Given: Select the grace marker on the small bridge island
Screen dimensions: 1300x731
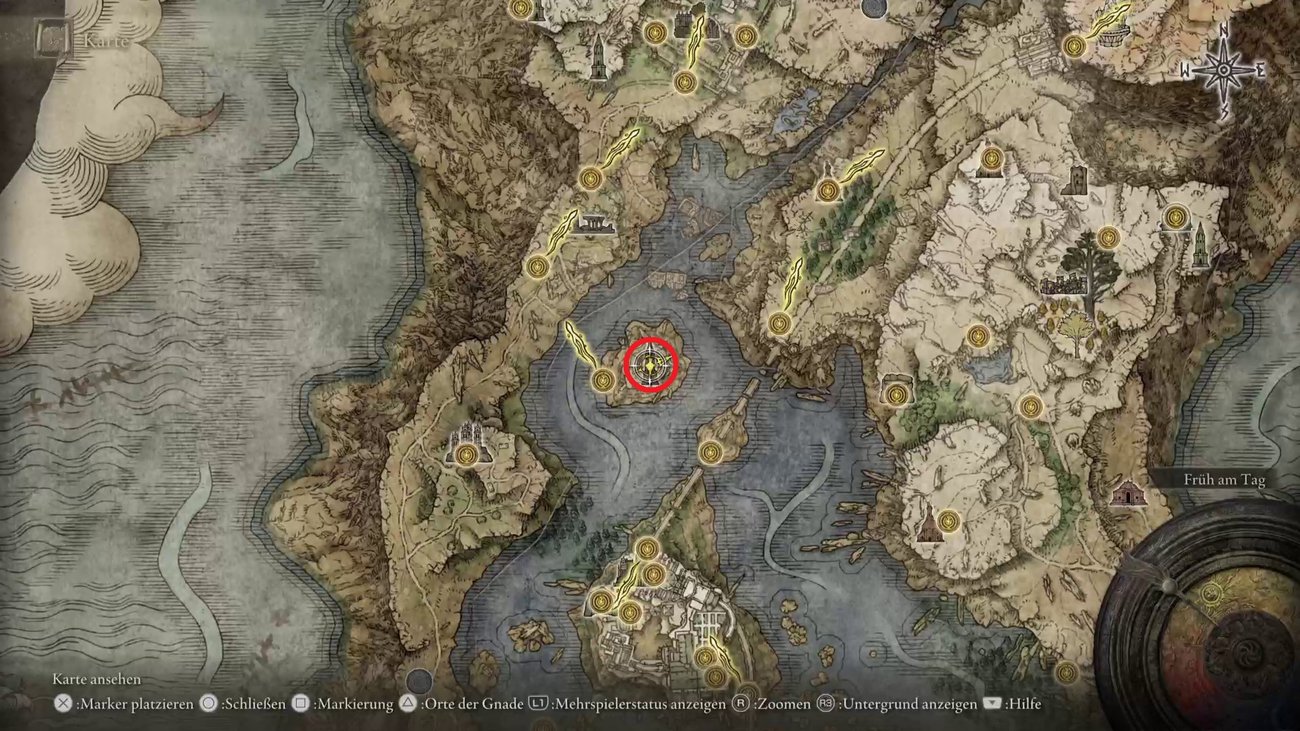Looking at the screenshot, I should pyautogui.click(x=710, y=453).
